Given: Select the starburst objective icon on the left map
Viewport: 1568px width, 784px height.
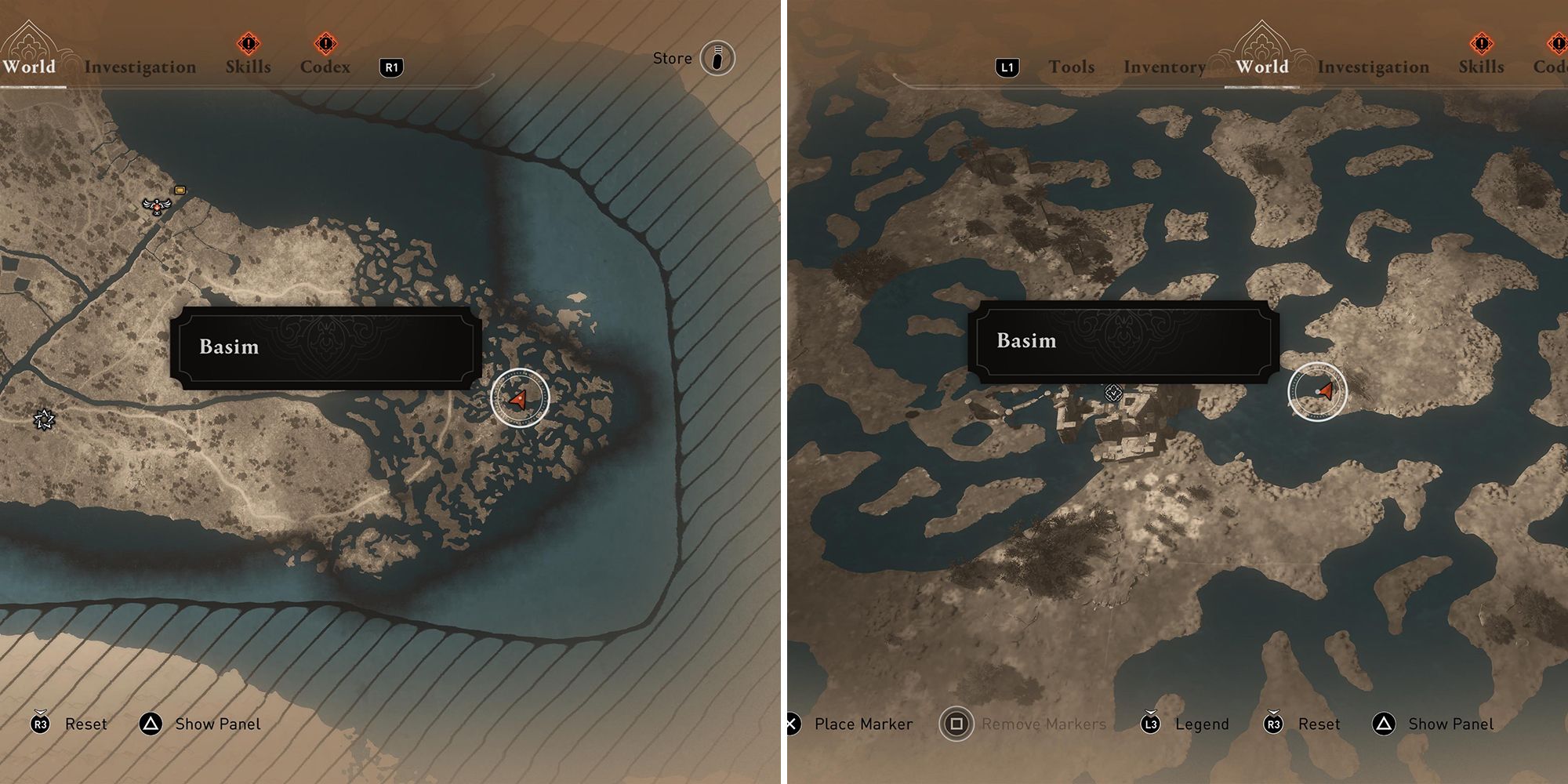Looking at the screenshot, I should [x=43, y=421].
